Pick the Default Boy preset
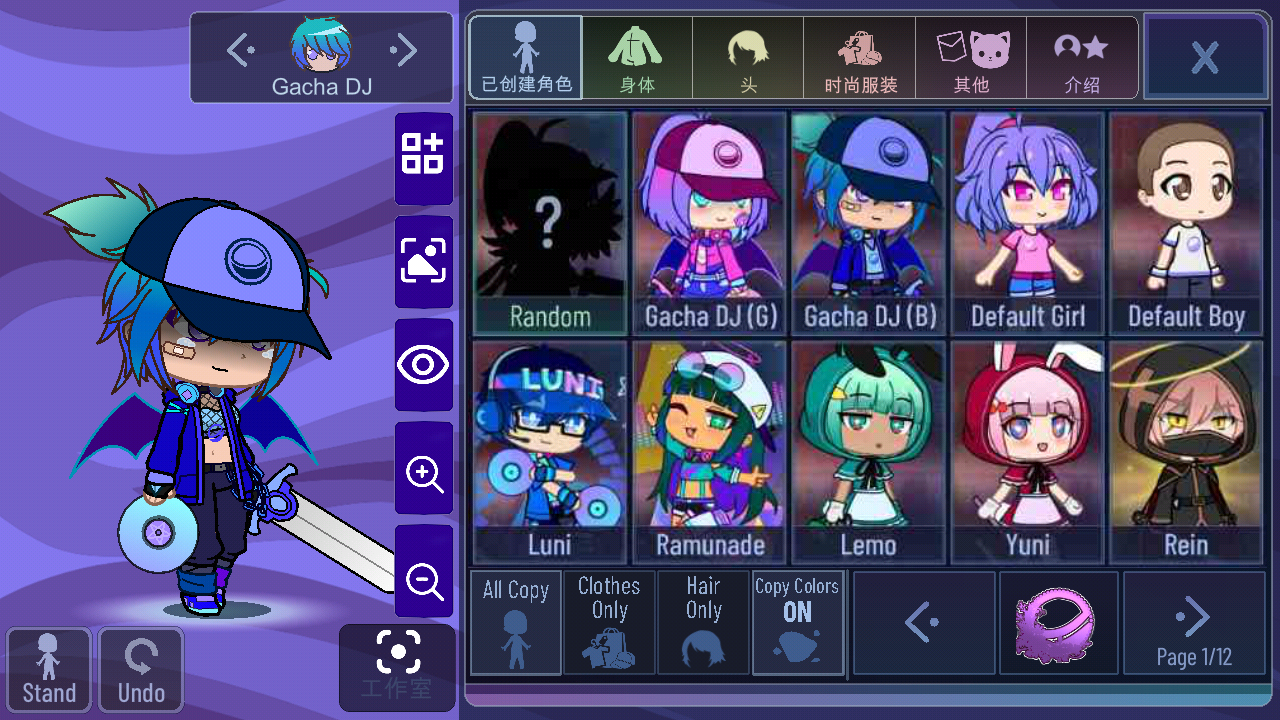This screenshot has width=1280, height=720. [x=1186, y=223]
